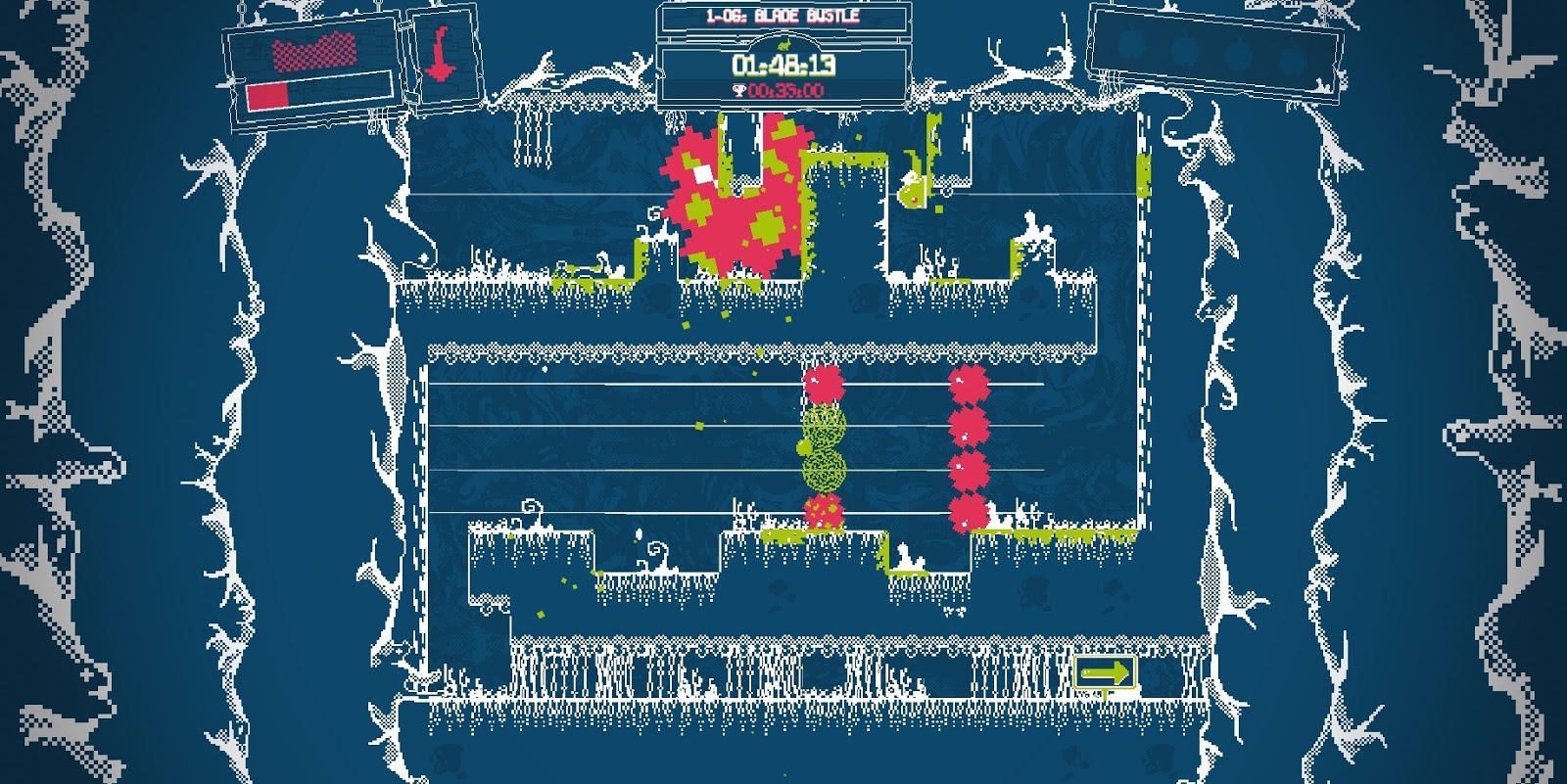Click the topmost spinning saw blade
1567x784 pixels.
pos(823,384)
